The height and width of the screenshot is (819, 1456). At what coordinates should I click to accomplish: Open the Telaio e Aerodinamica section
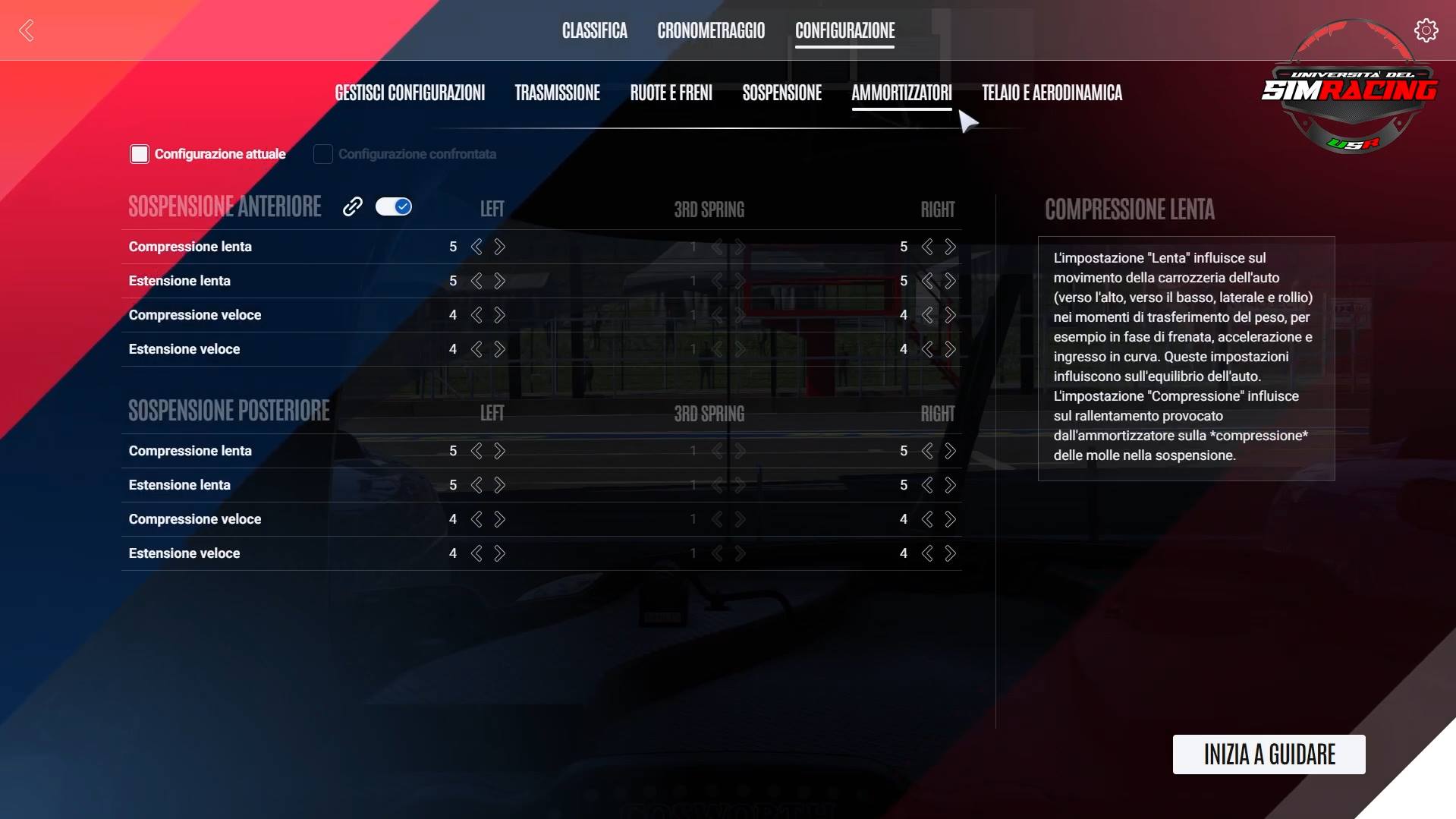click(x=1052, y=93)
